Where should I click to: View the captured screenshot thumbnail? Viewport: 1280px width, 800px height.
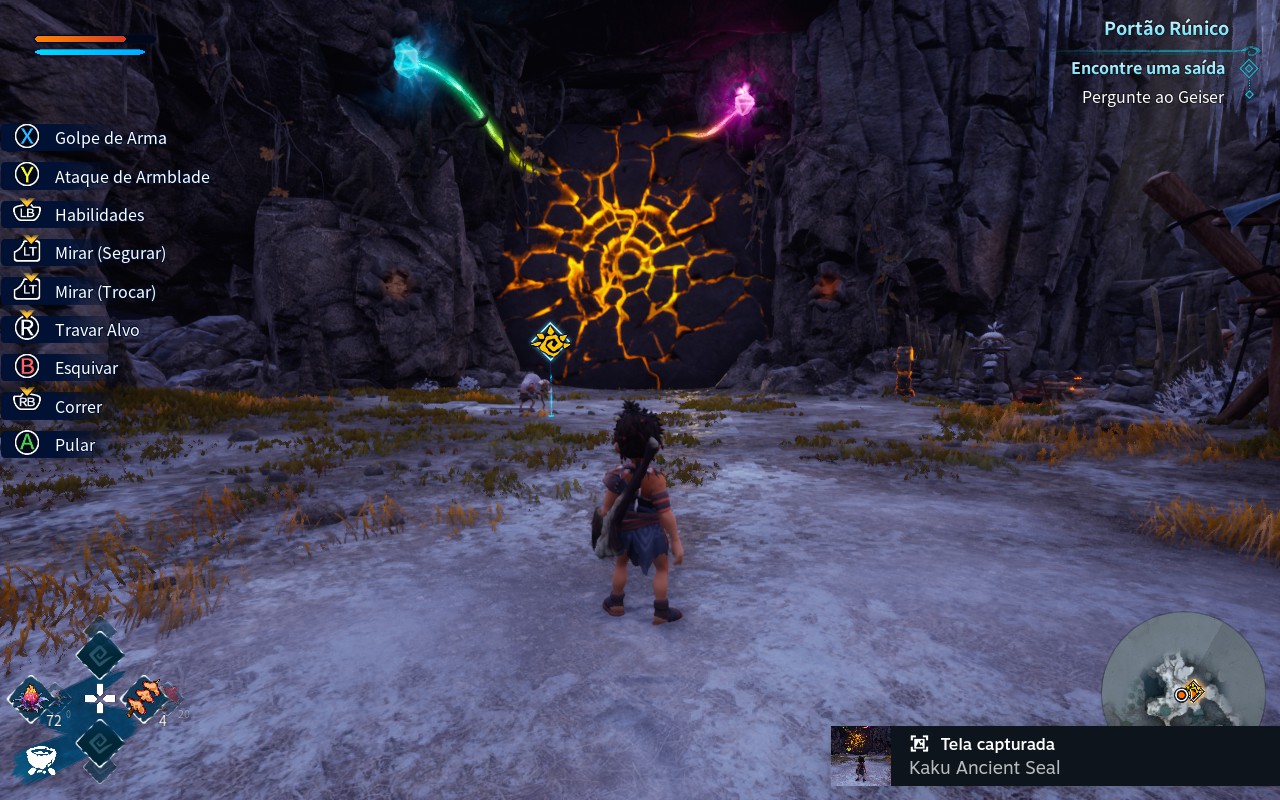tap(861, 756)
